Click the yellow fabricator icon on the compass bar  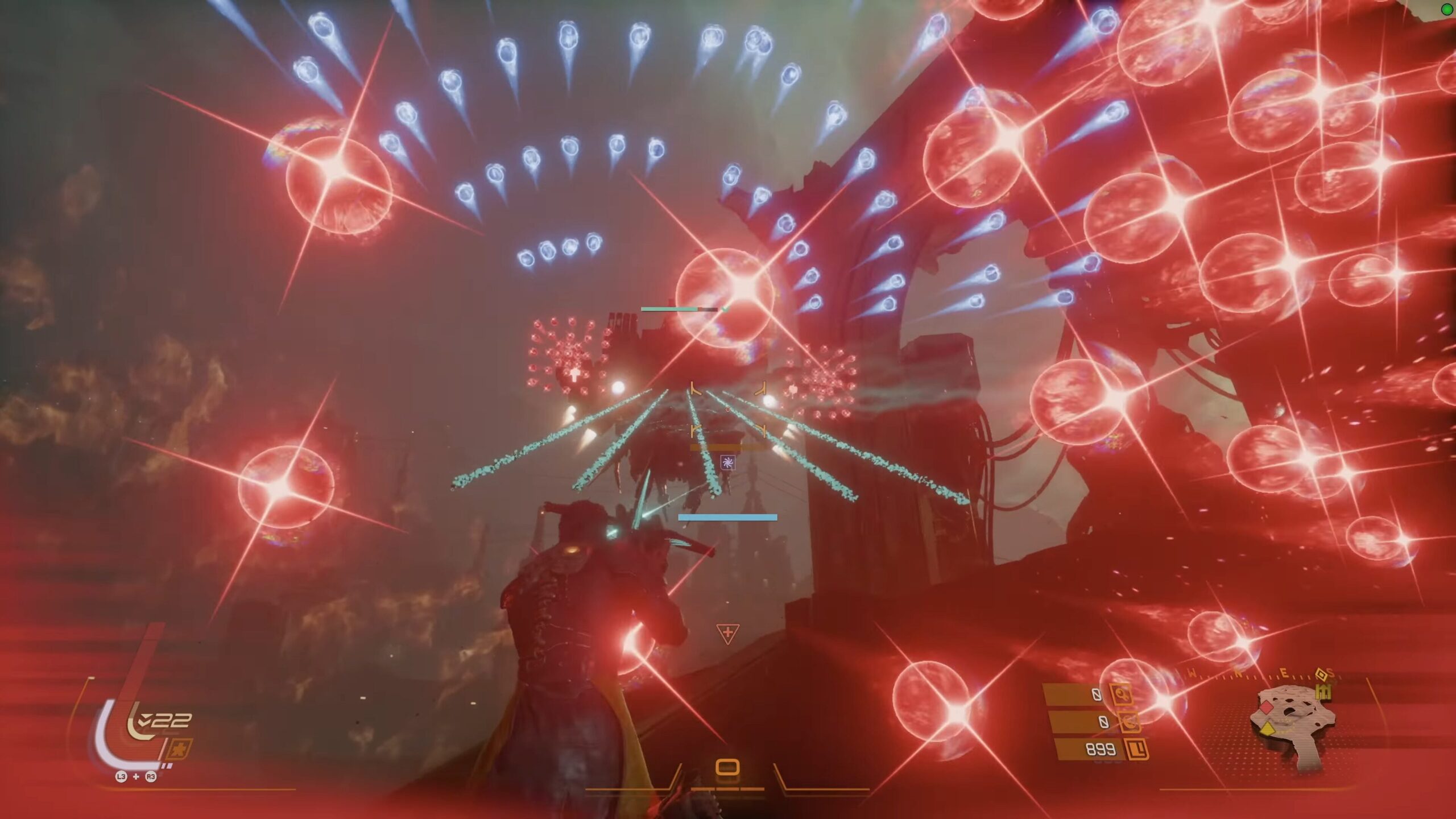(1324, 692)
